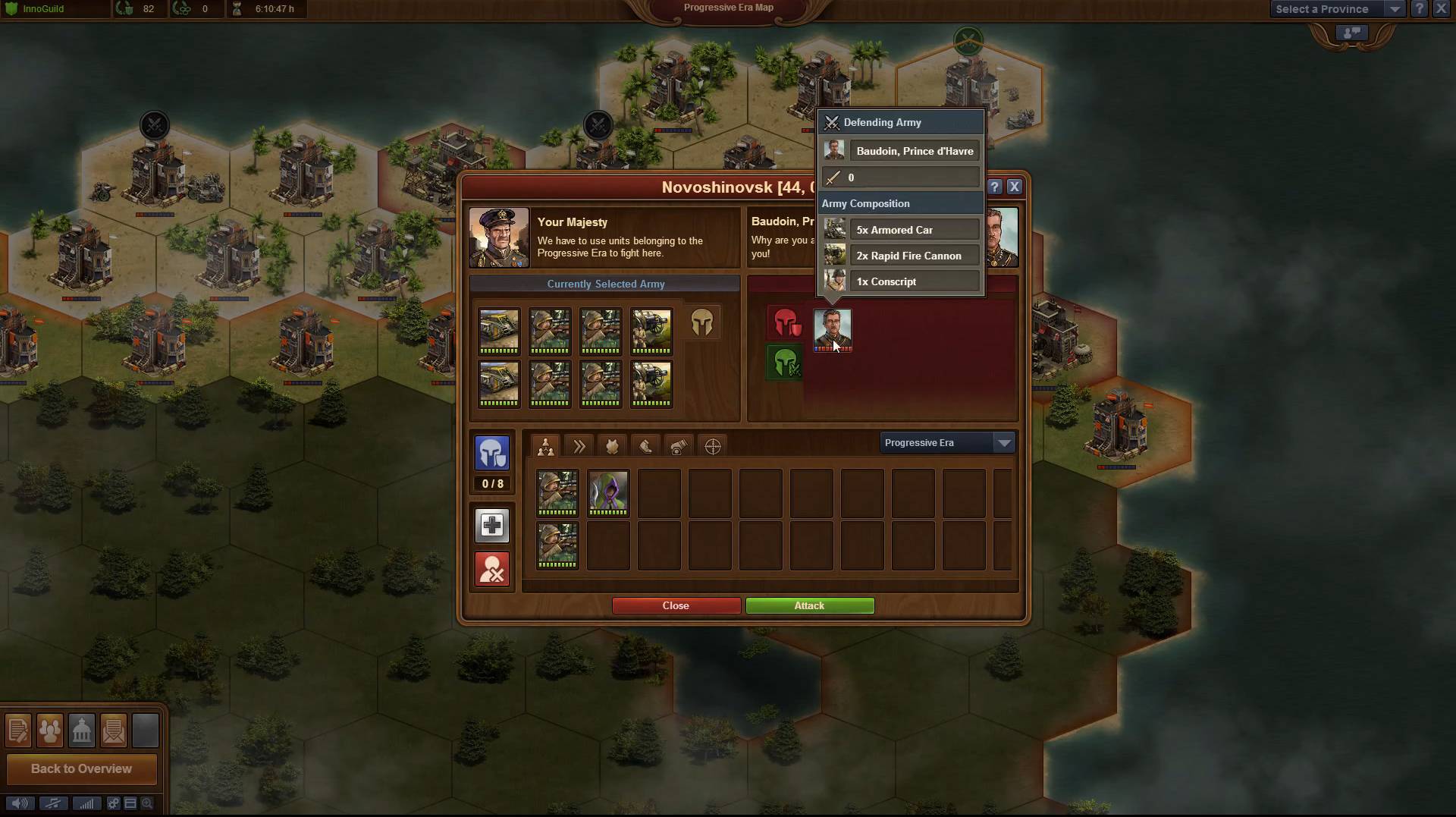The height and width of the screenshot is (817, 1456).
Task: Switch to the artillery cannon tab
Action: (x=679, y=446)
